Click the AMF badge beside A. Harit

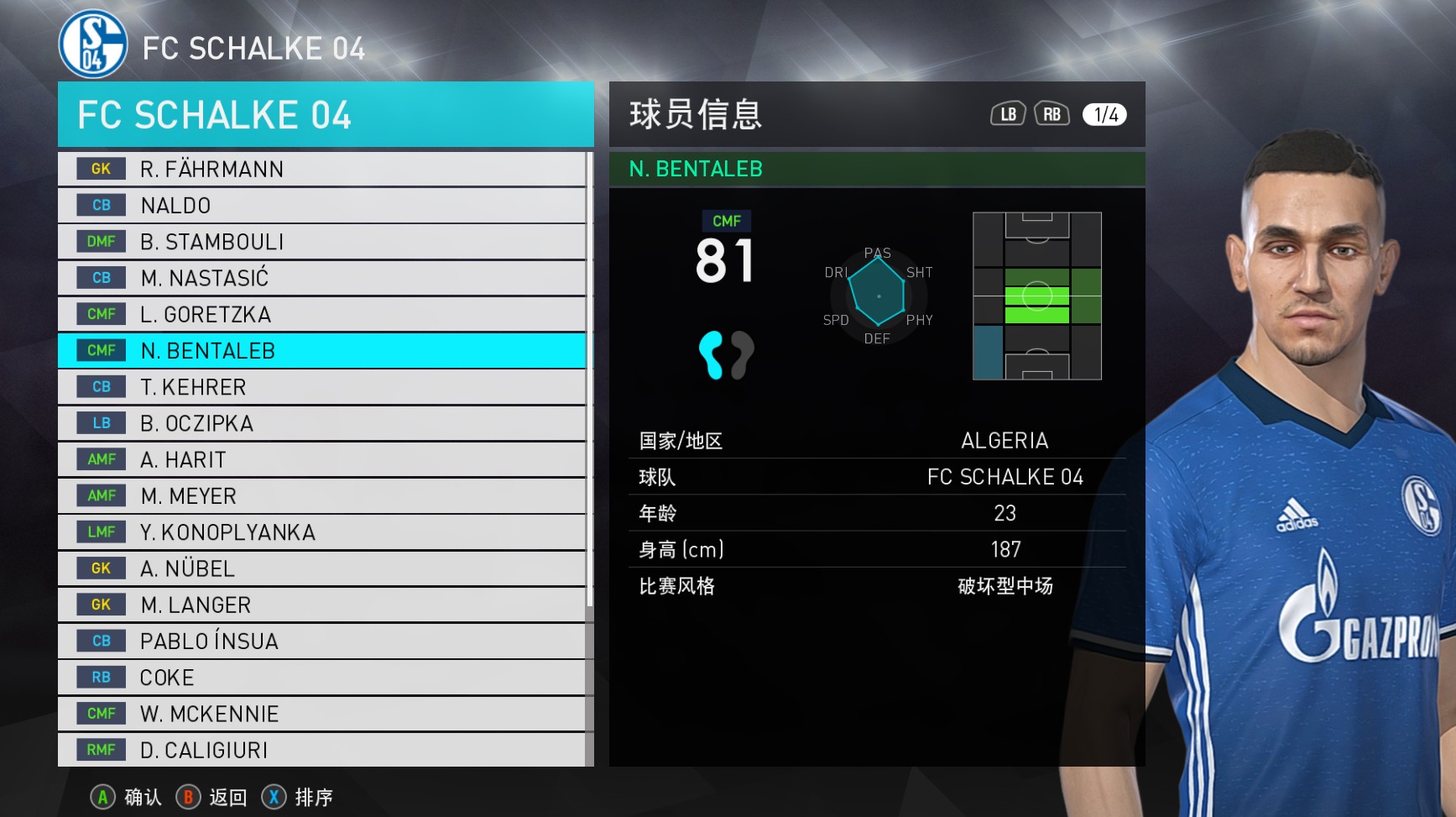(x=100, y=459)
